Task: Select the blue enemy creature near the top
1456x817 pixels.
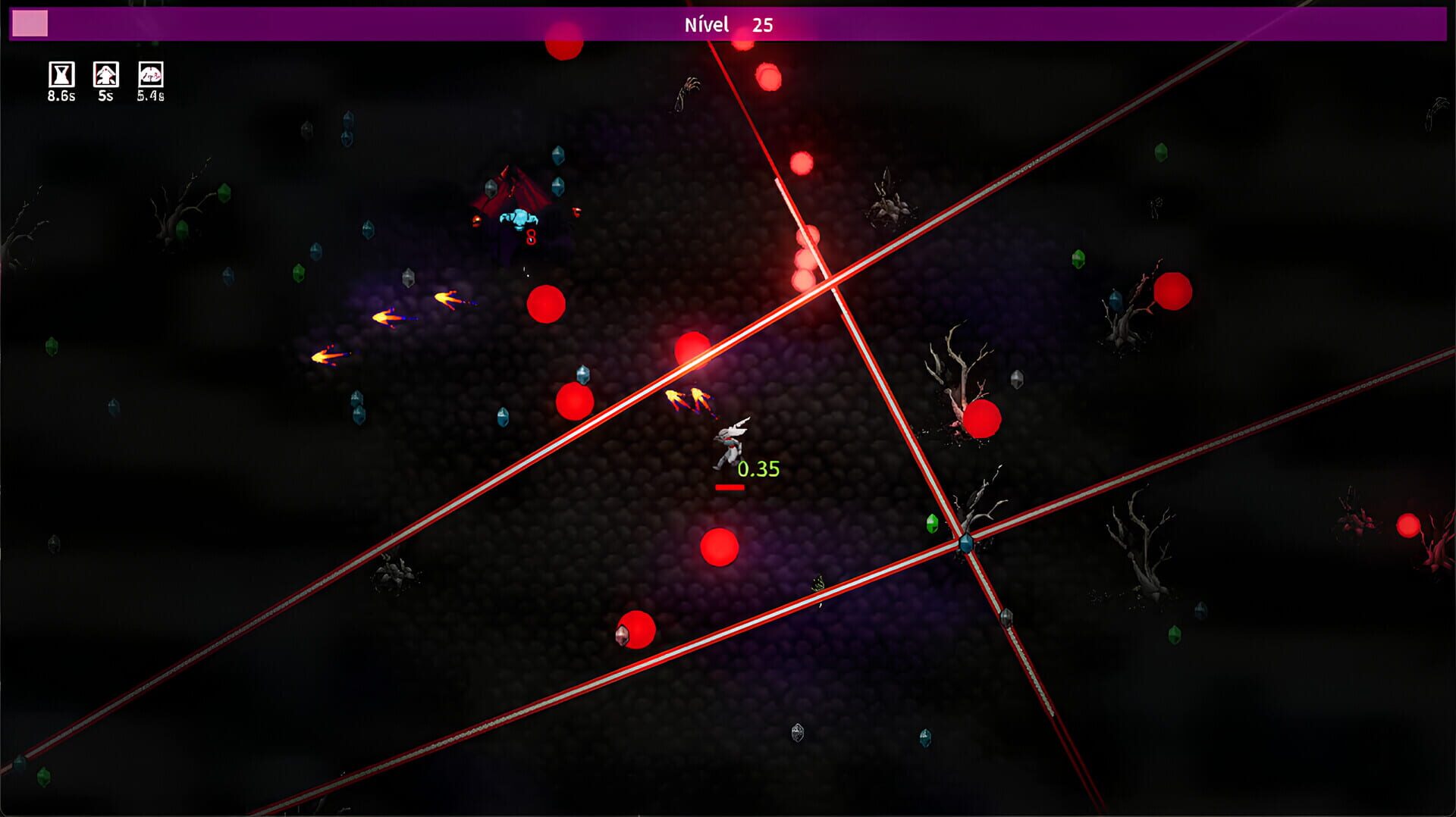Action: [x=517, y=219]
